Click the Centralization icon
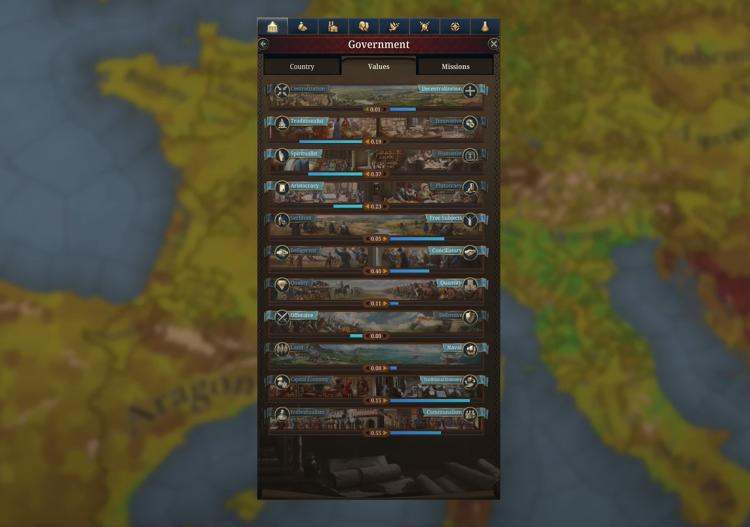 coord(282,91)
